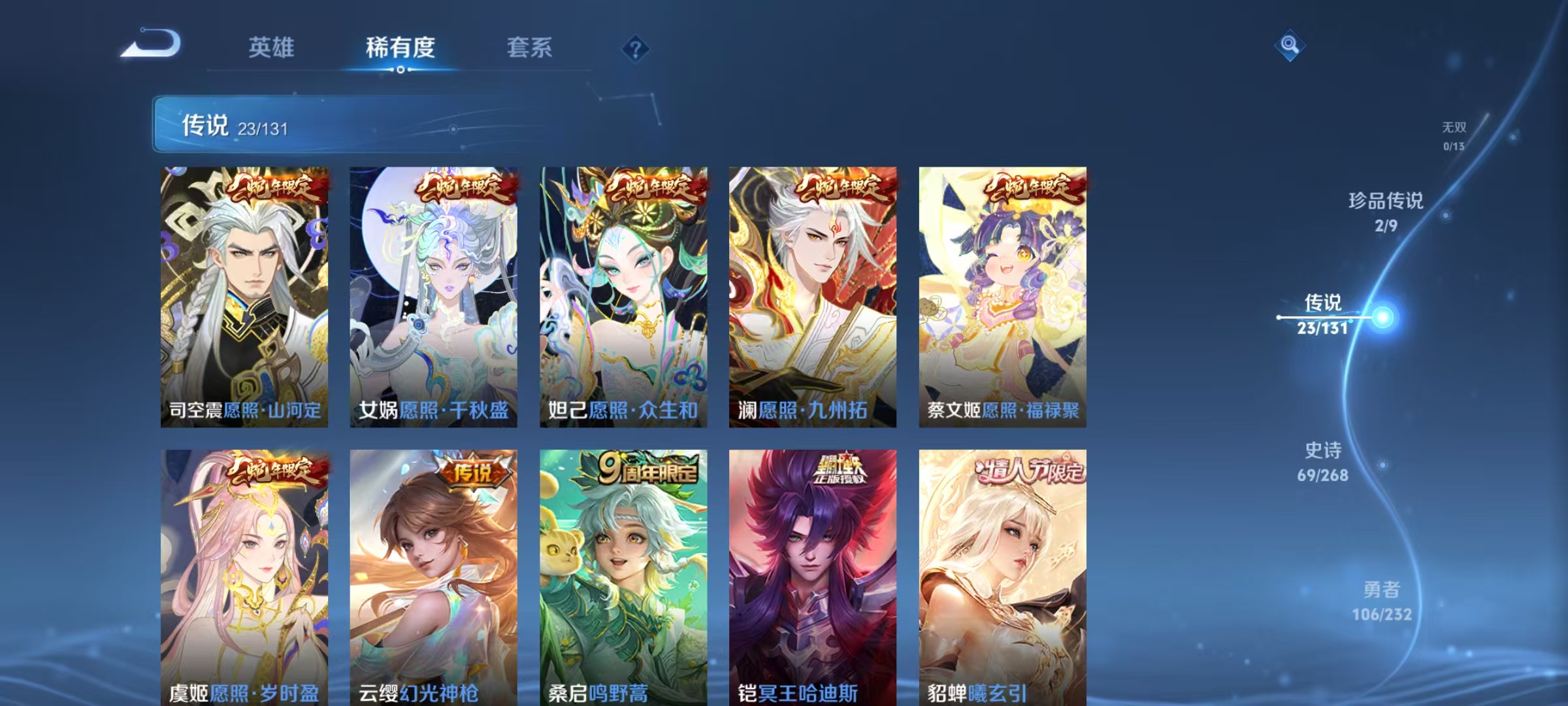
Task: Open the search magnifier icon
Action: (1290, 46)
